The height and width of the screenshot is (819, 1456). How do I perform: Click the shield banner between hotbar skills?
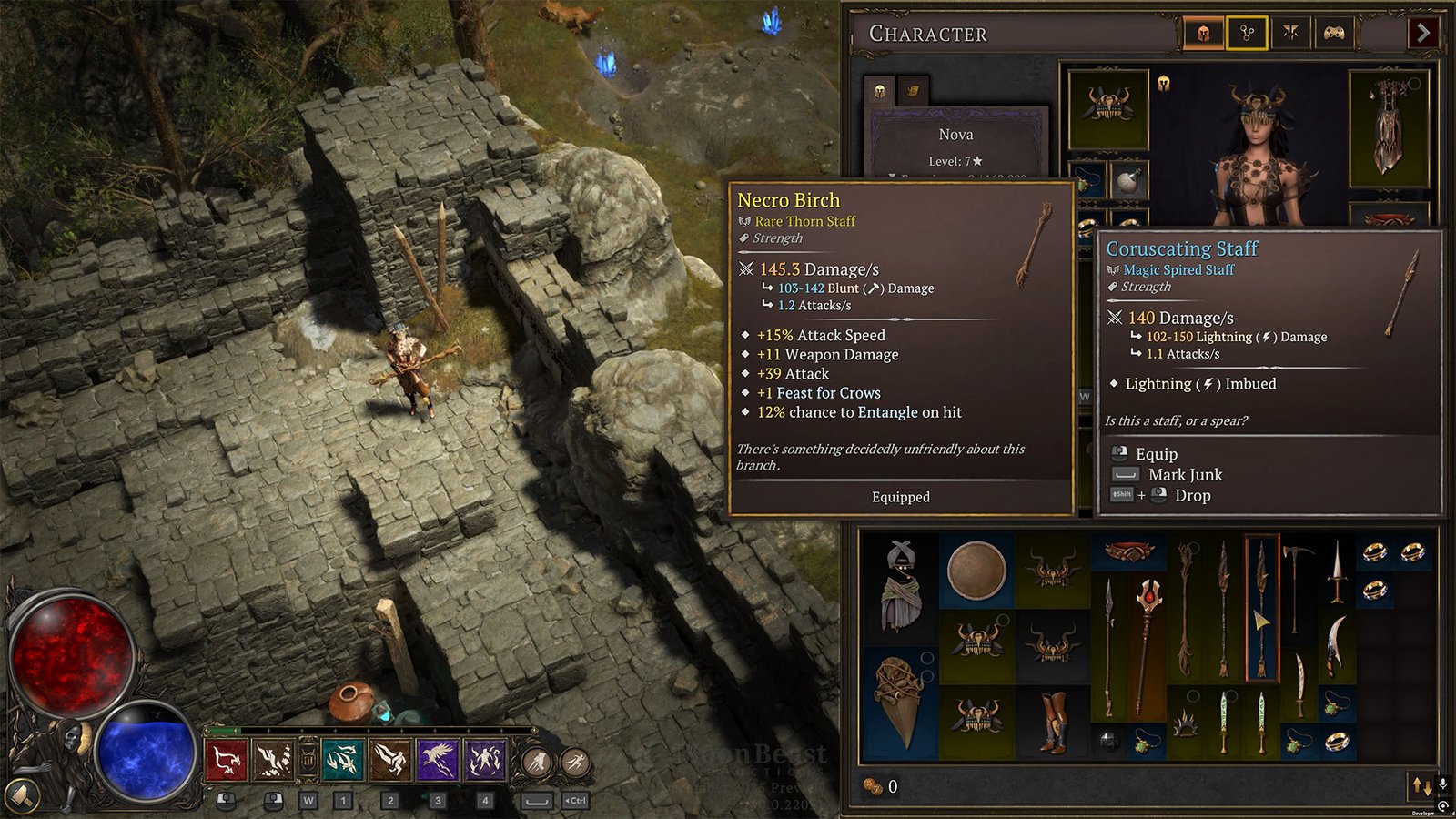point(308,757)
